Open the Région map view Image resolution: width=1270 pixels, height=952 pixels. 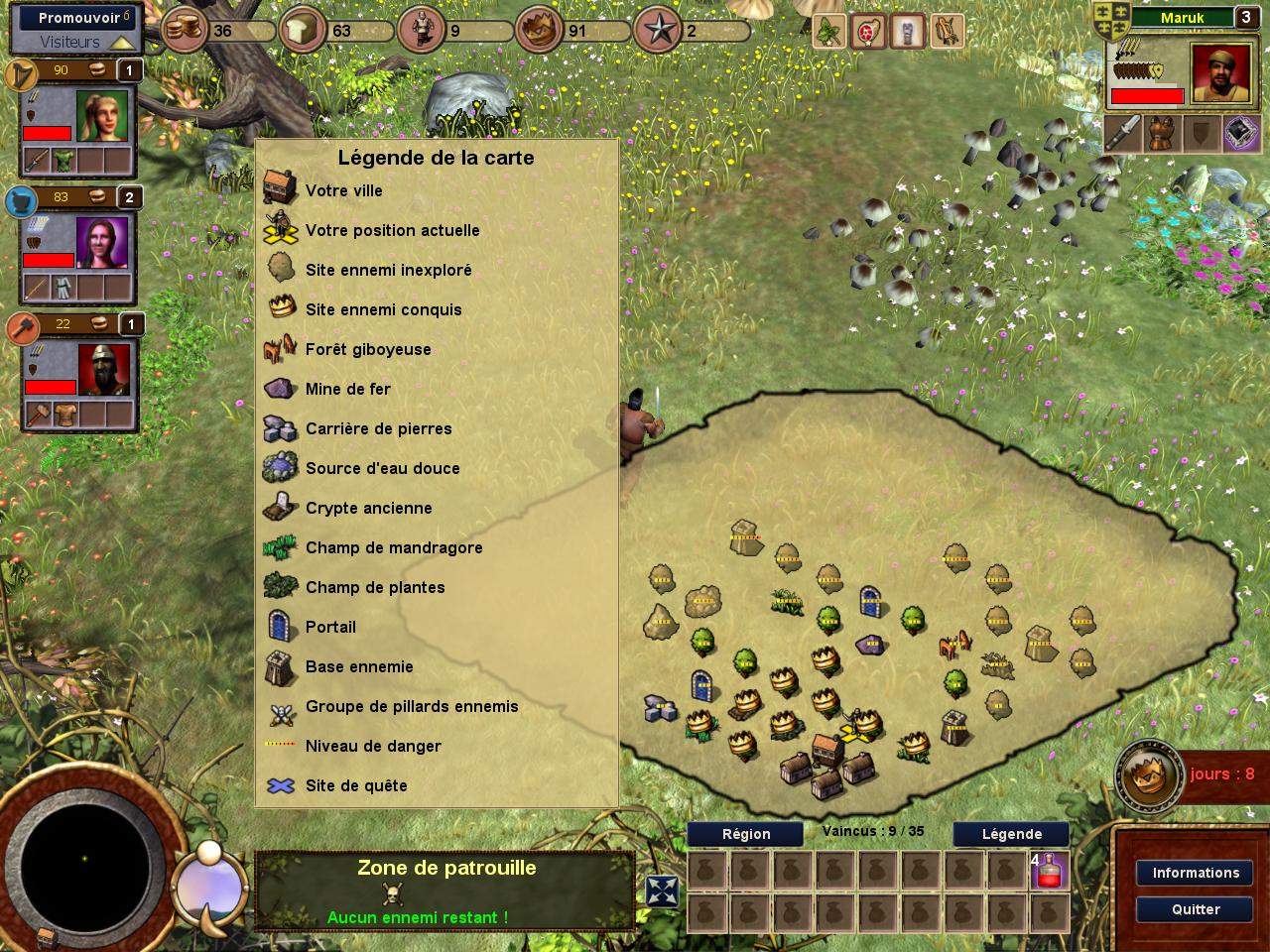[x=745, y=834]
